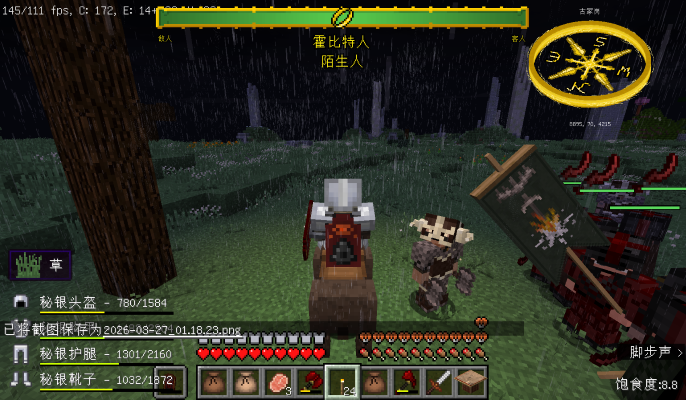Select the crafting table hotbar slot

471,381
